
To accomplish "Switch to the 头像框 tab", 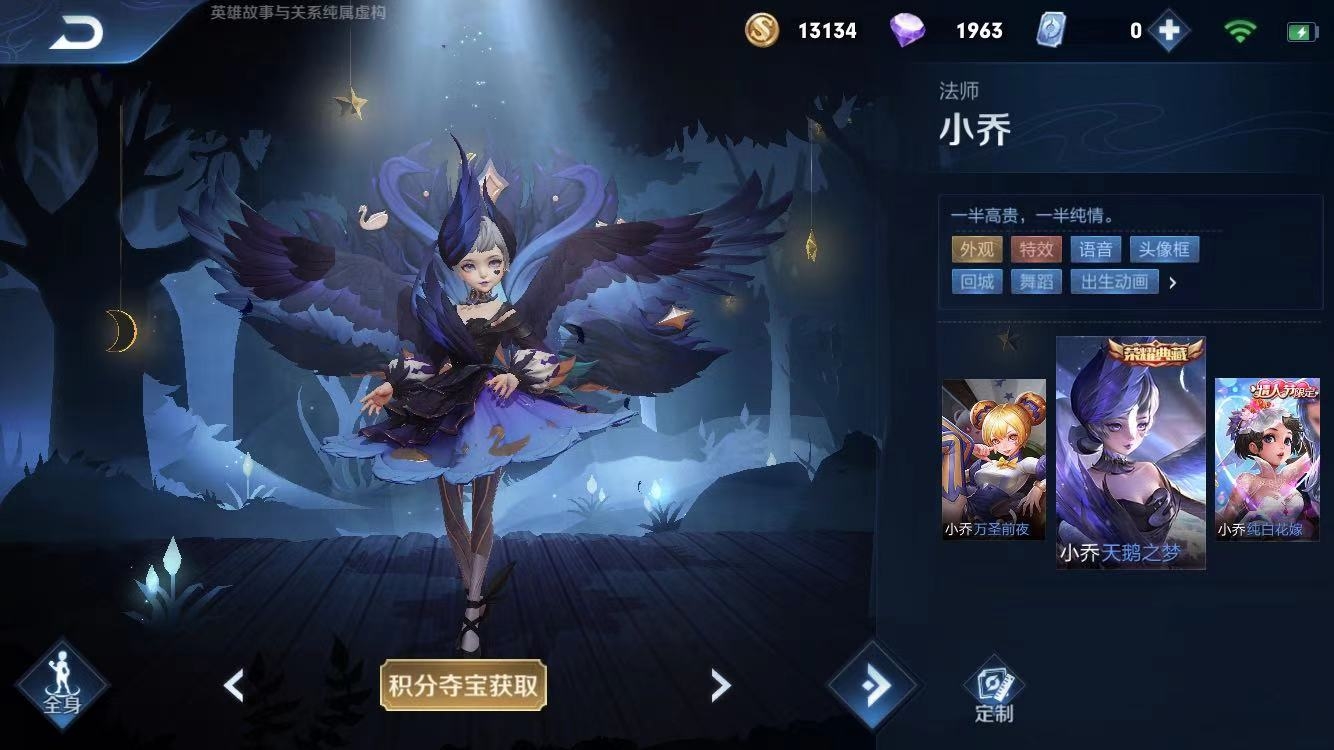I will 1164,249.
